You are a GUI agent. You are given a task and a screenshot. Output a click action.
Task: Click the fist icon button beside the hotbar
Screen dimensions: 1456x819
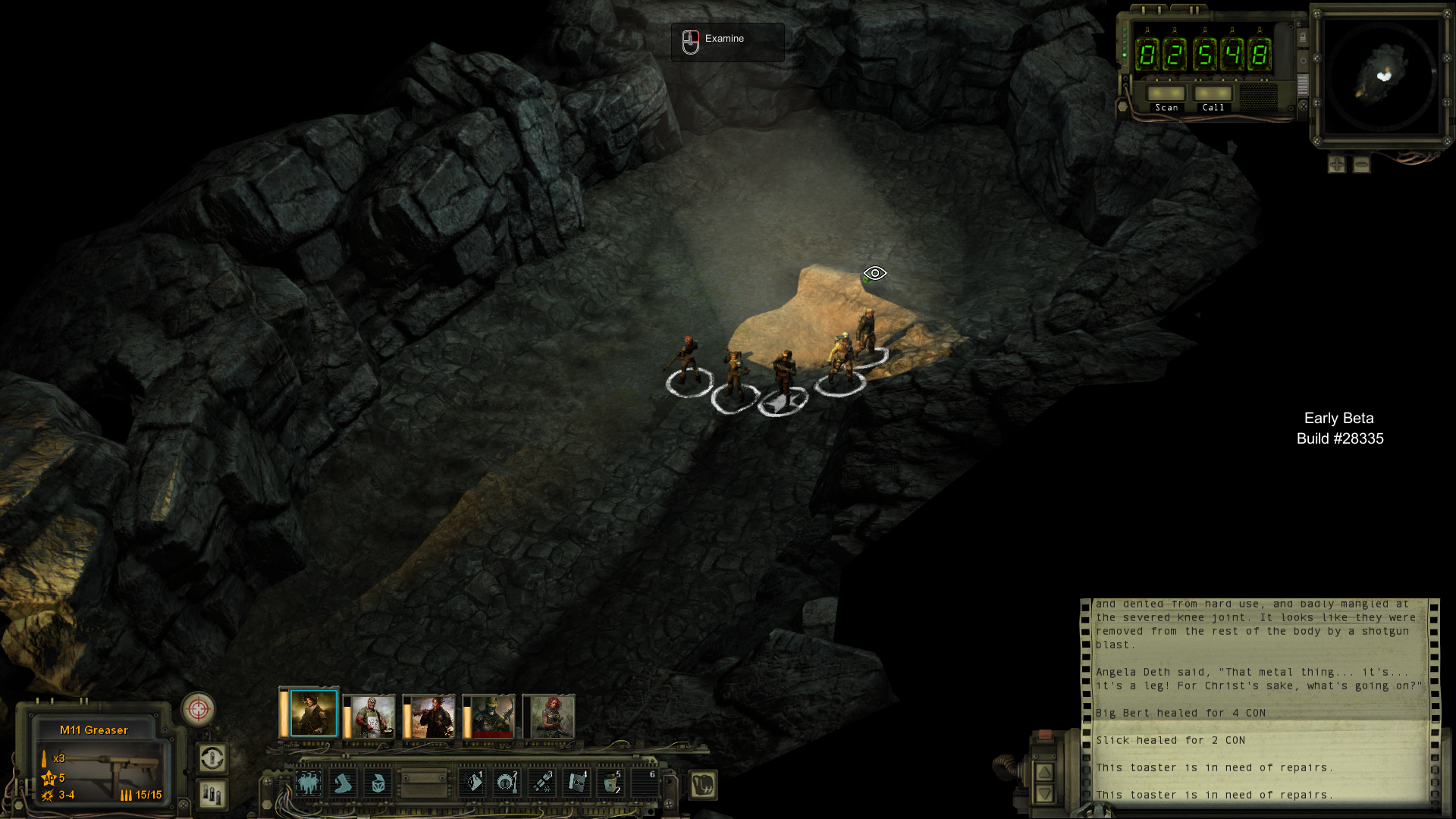pos(703,785)
